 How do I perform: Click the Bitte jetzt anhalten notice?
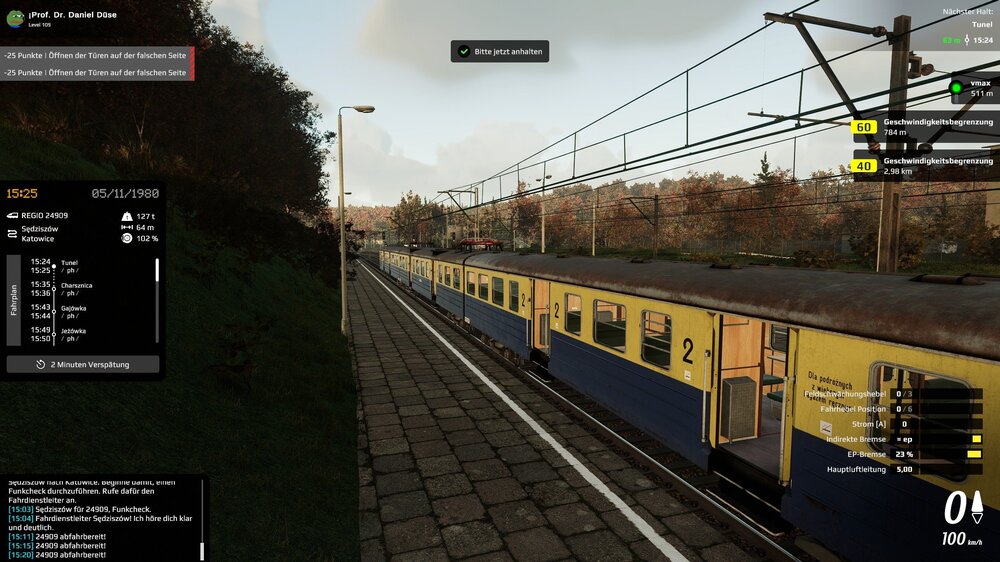coord(499,51)
